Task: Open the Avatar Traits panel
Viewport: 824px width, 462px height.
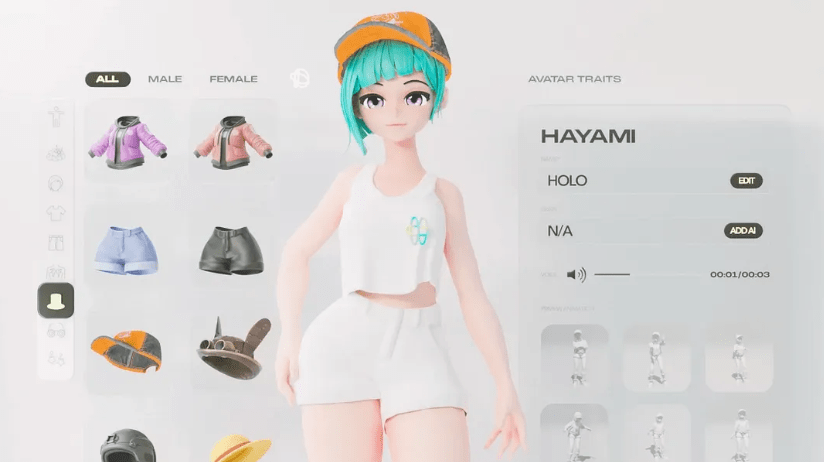Action: pos(574,79)
